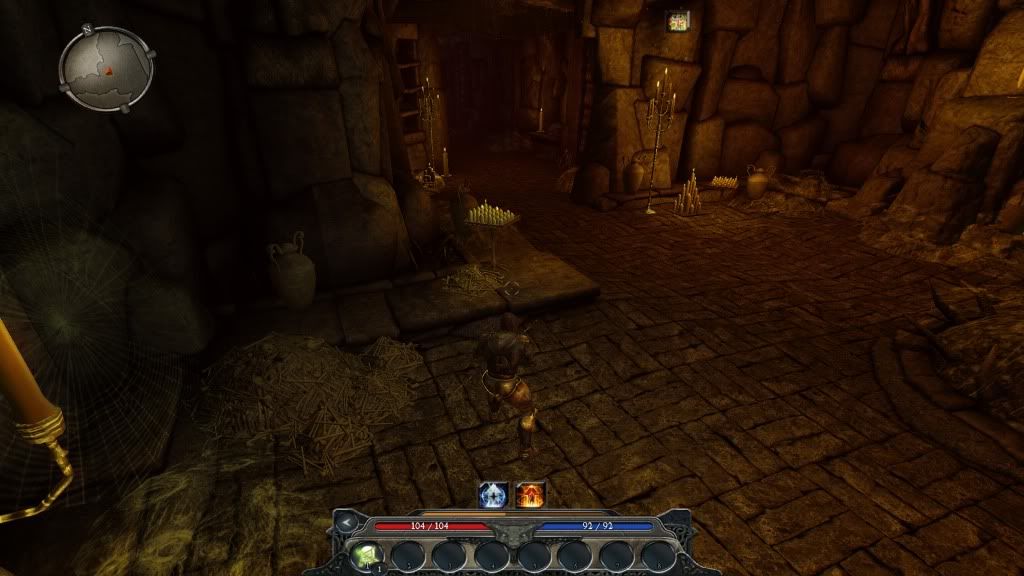The height and width of the screenshot is (576, 1024).
Task: Select the fiery orange buff icon
Action: point(529,494)
